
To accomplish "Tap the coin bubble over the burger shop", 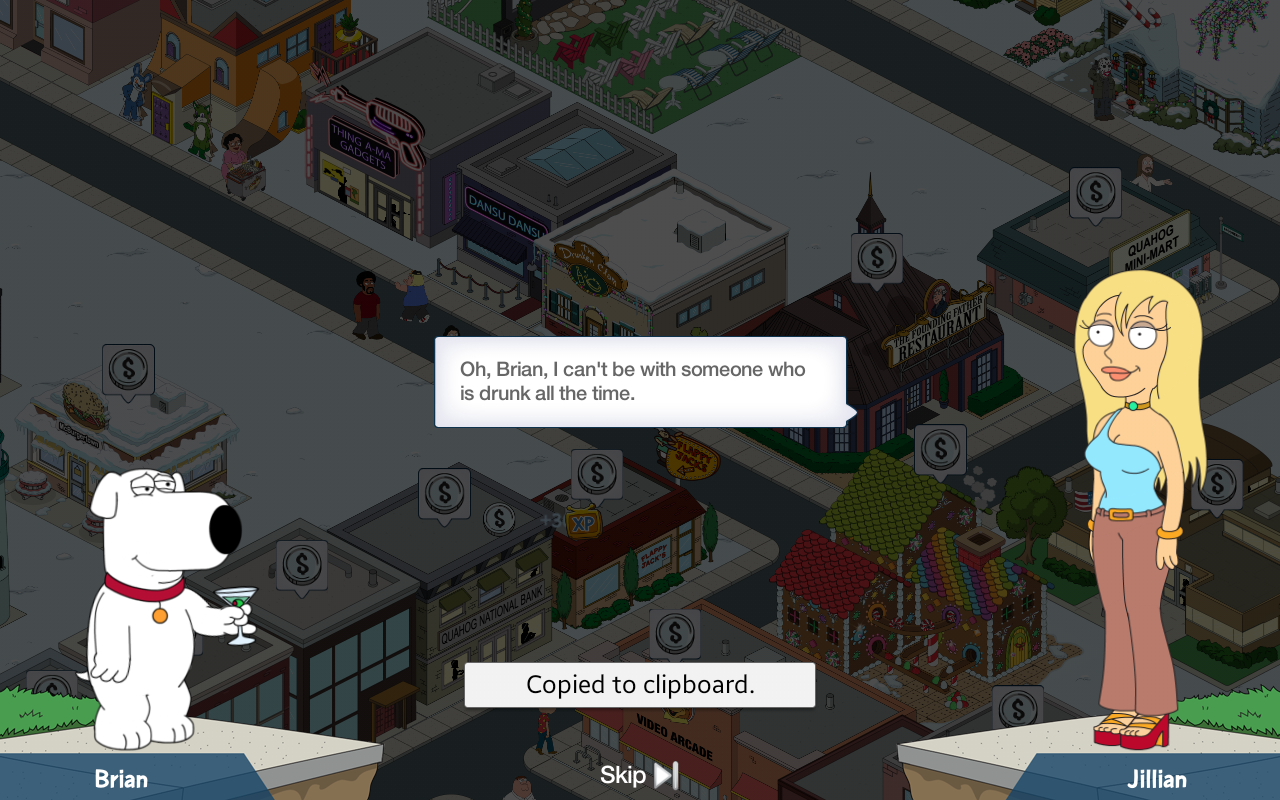I will pos(128,369).
